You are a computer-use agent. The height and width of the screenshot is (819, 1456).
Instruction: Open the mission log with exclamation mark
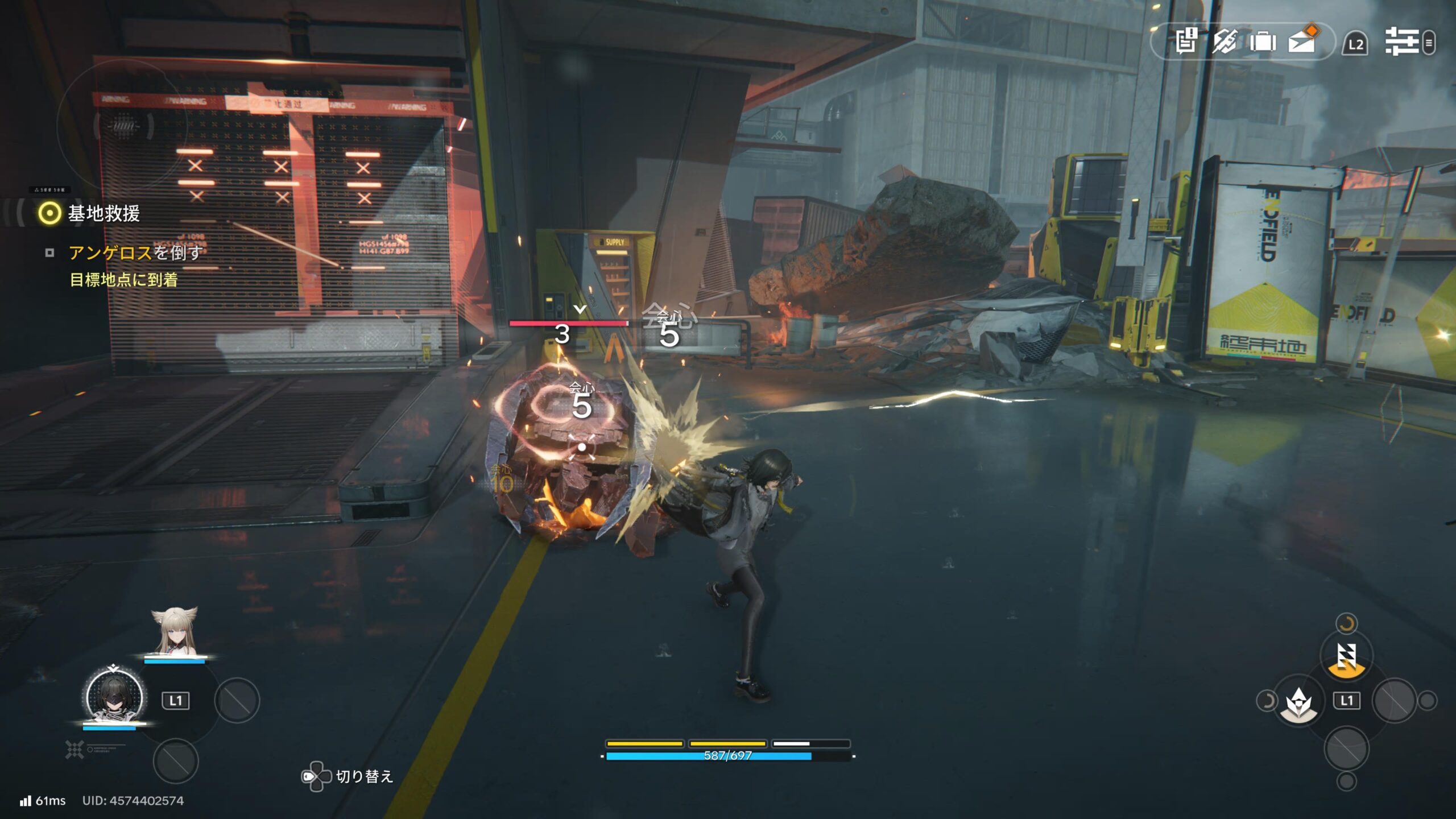[x=1186, y=42]
